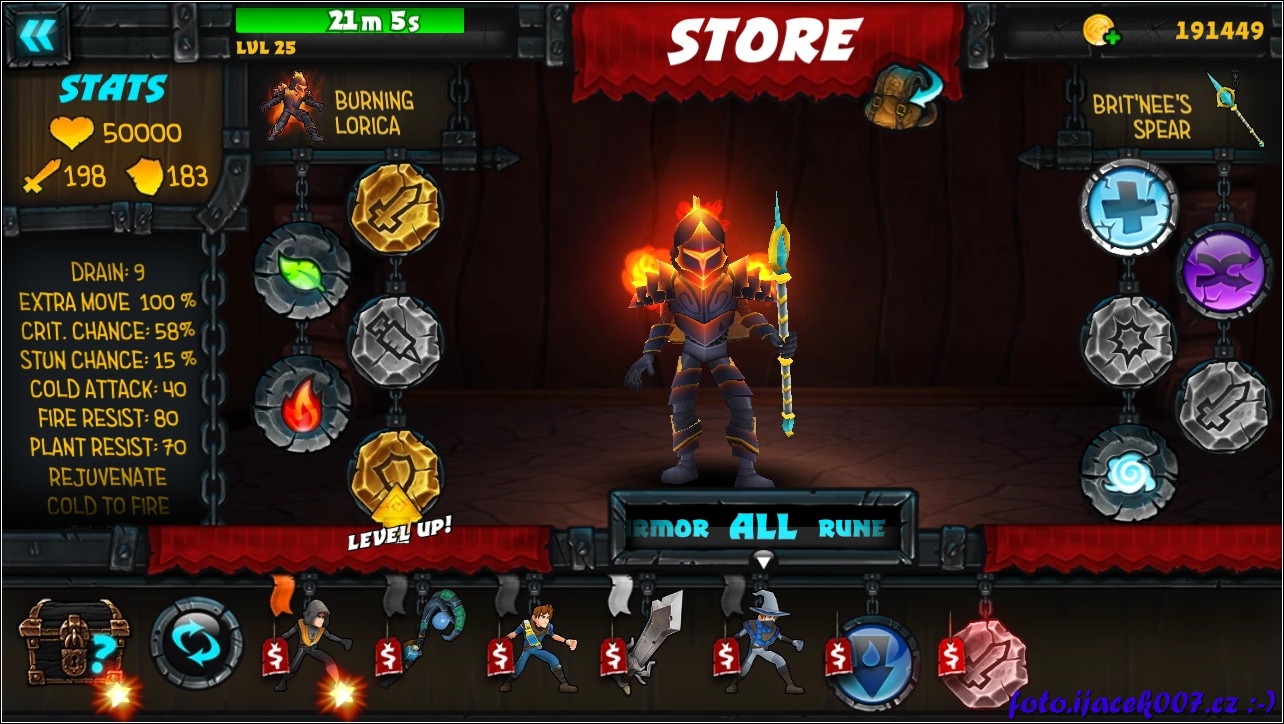Select the purple shuffle rune
1284x724 pixels.
pyautogui.click(x=1224, y=271)
